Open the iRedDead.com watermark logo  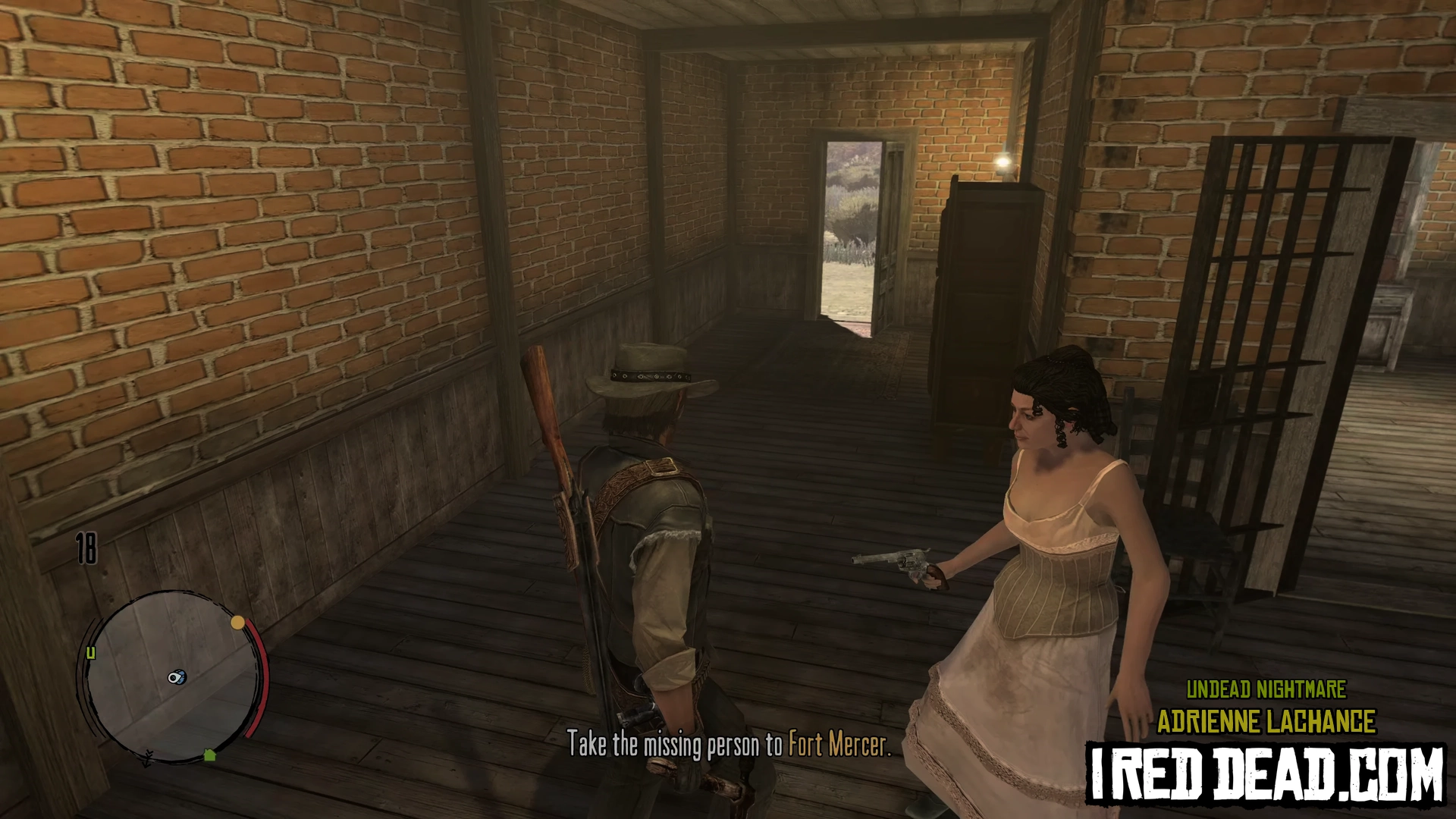[x=1266, y=774]
